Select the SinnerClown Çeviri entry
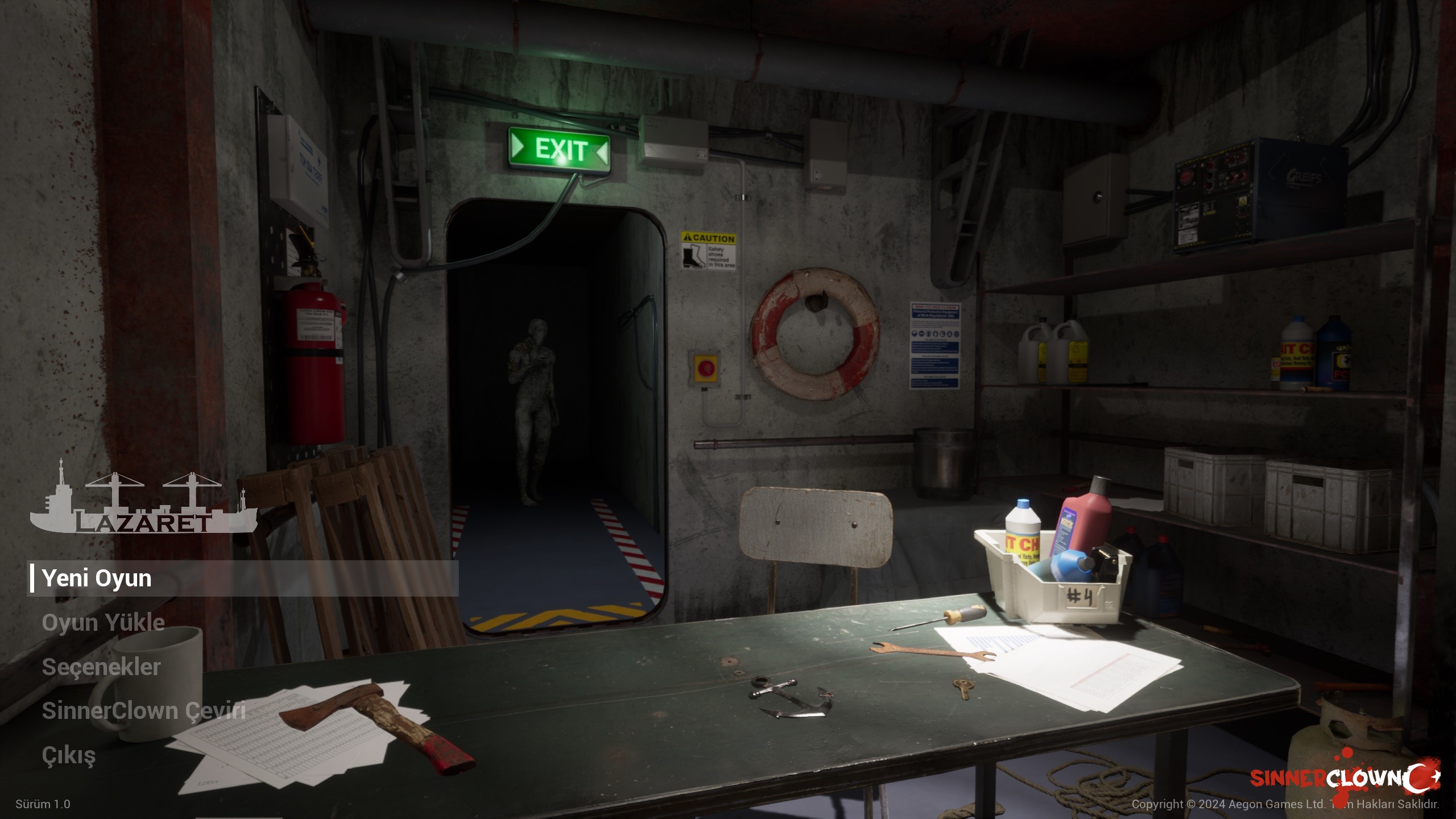This screenshot has width=1456, height=819. 143,711
